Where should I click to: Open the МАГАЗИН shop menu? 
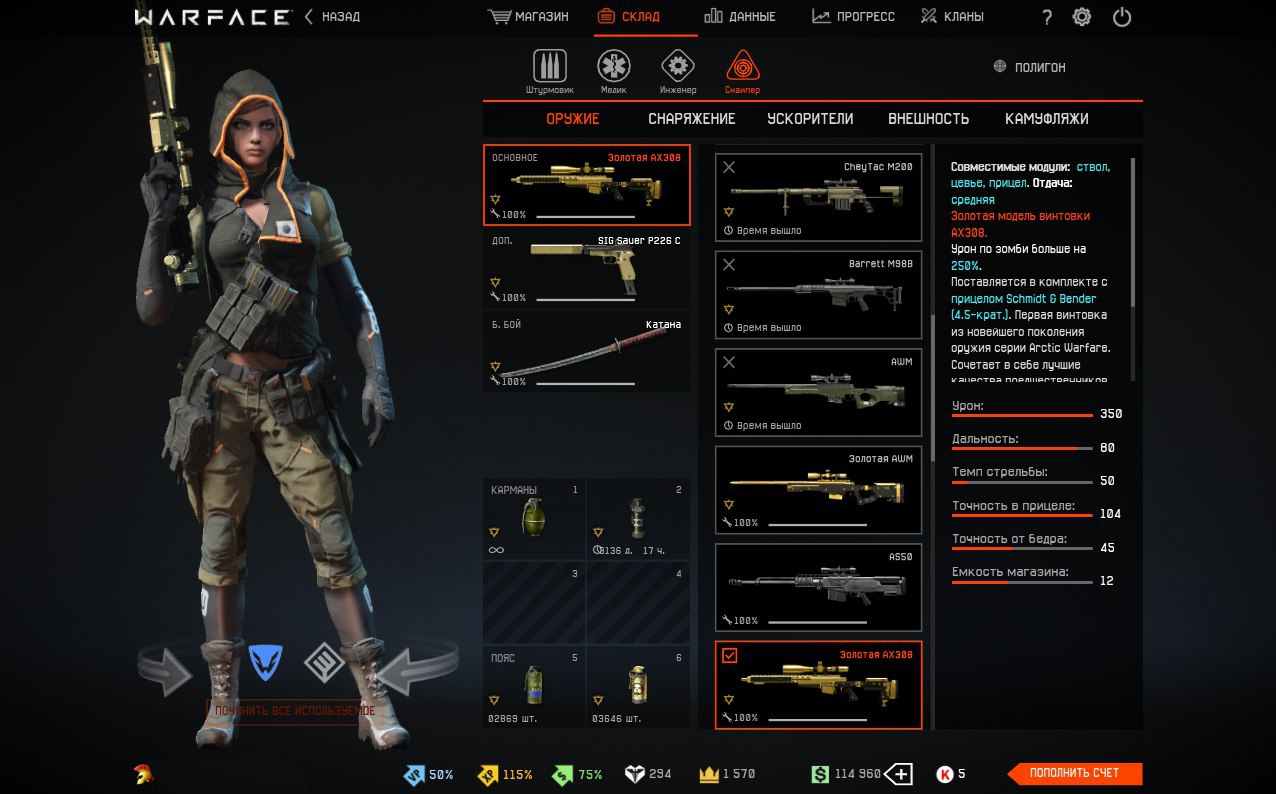[x=529, y=17]
